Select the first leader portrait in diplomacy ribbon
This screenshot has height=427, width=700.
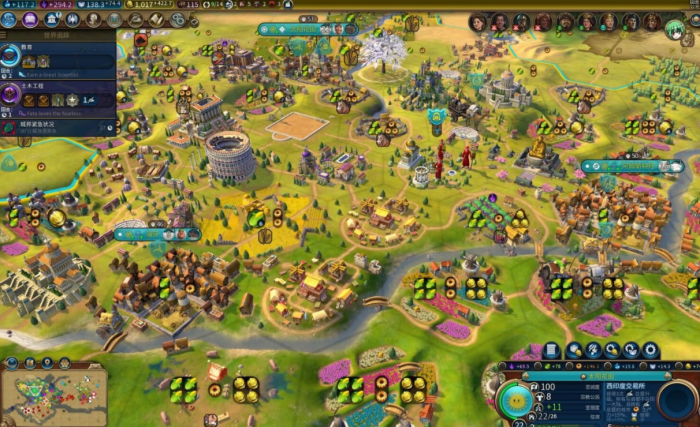click(478, 22)
